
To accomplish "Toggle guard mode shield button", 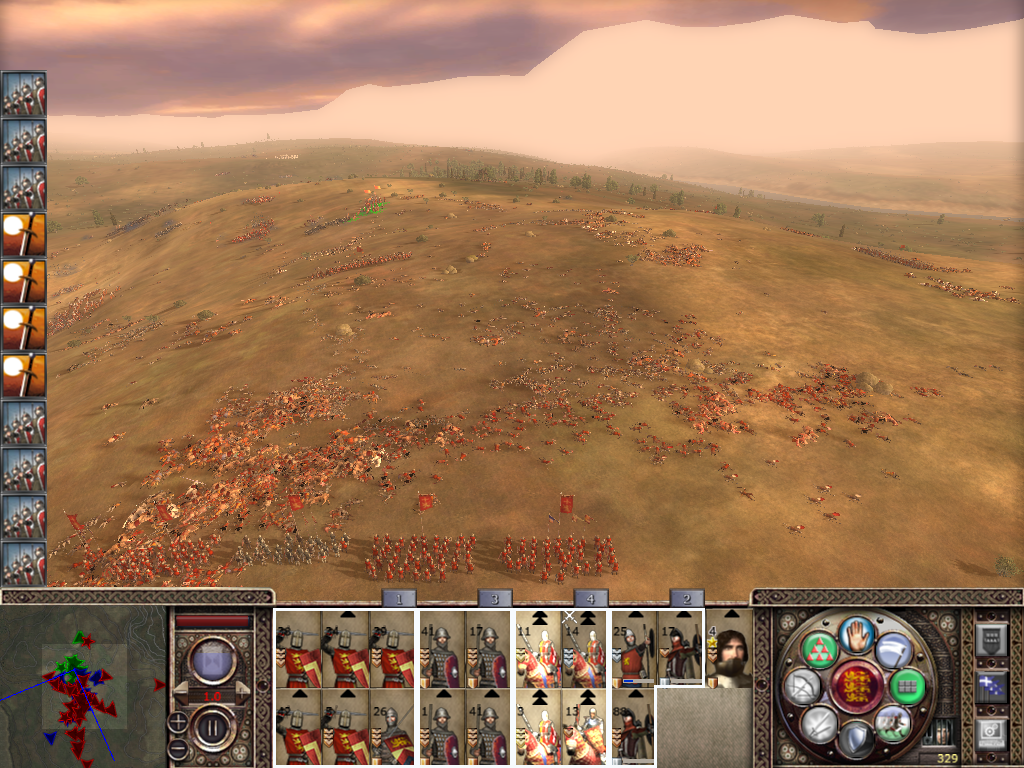I will tap(855, 740).
